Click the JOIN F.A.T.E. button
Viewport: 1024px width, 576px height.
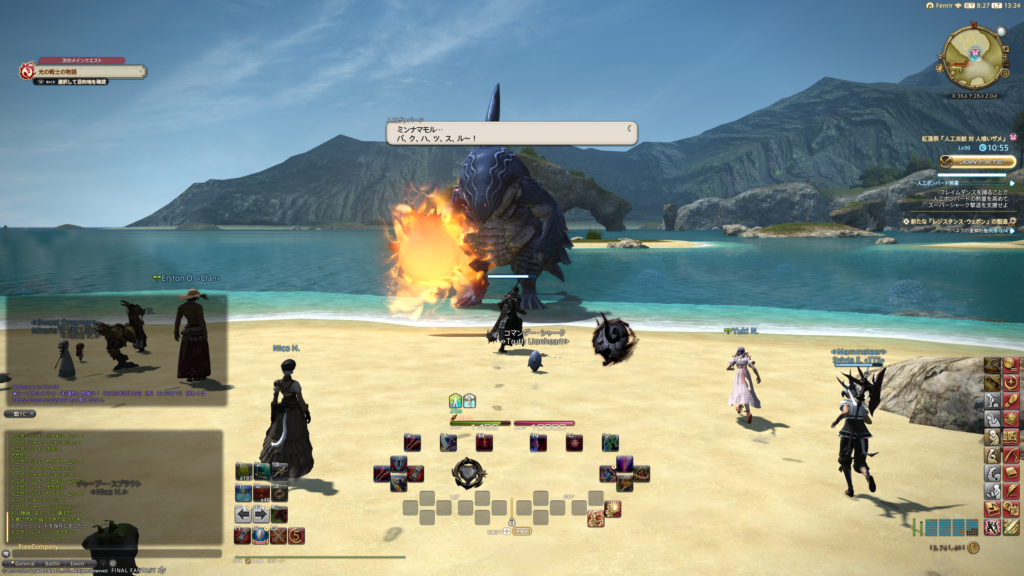pyautogui.click(x=978, y=161)
